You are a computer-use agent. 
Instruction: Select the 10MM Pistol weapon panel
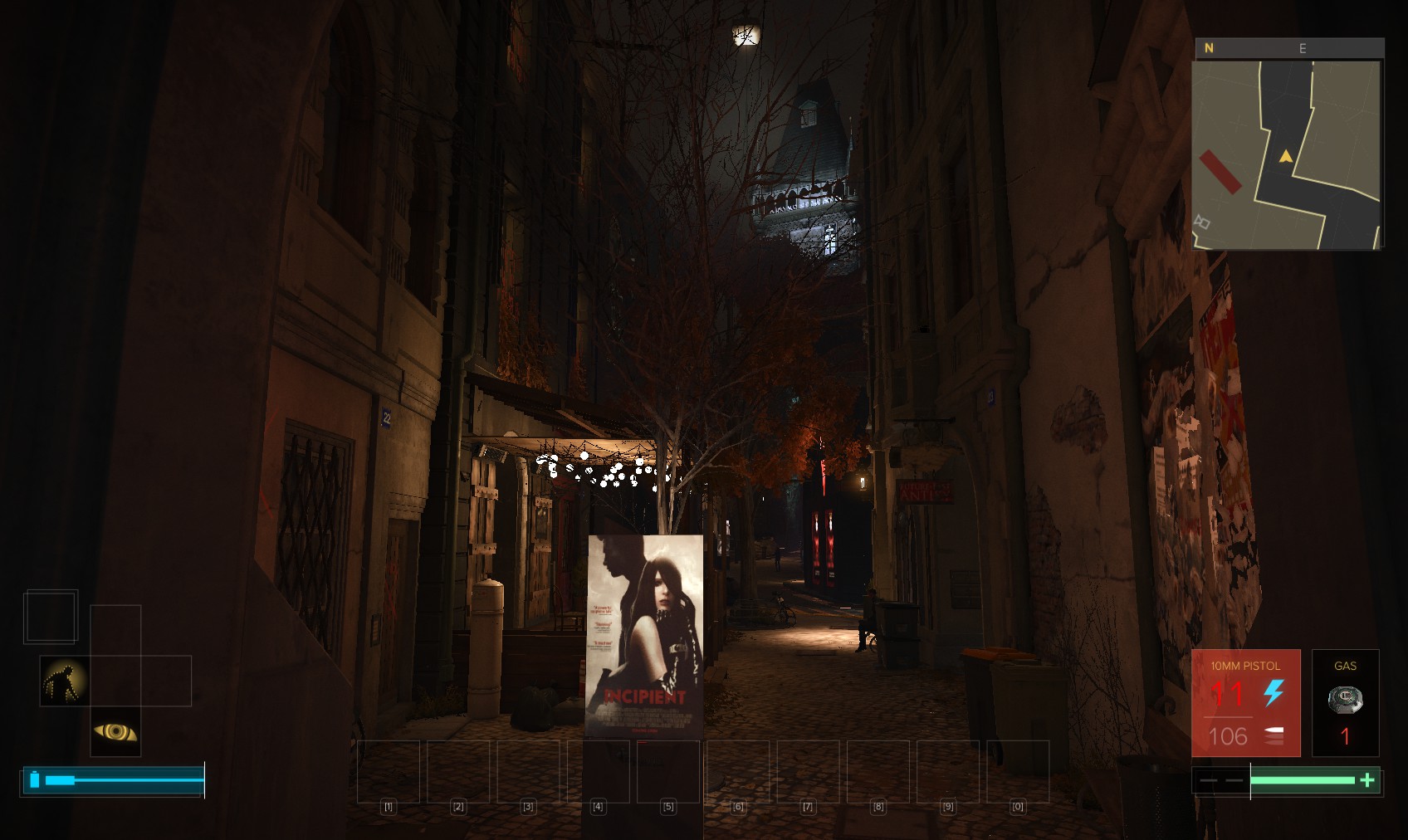pyautogui.click(x=1245, y=702)
